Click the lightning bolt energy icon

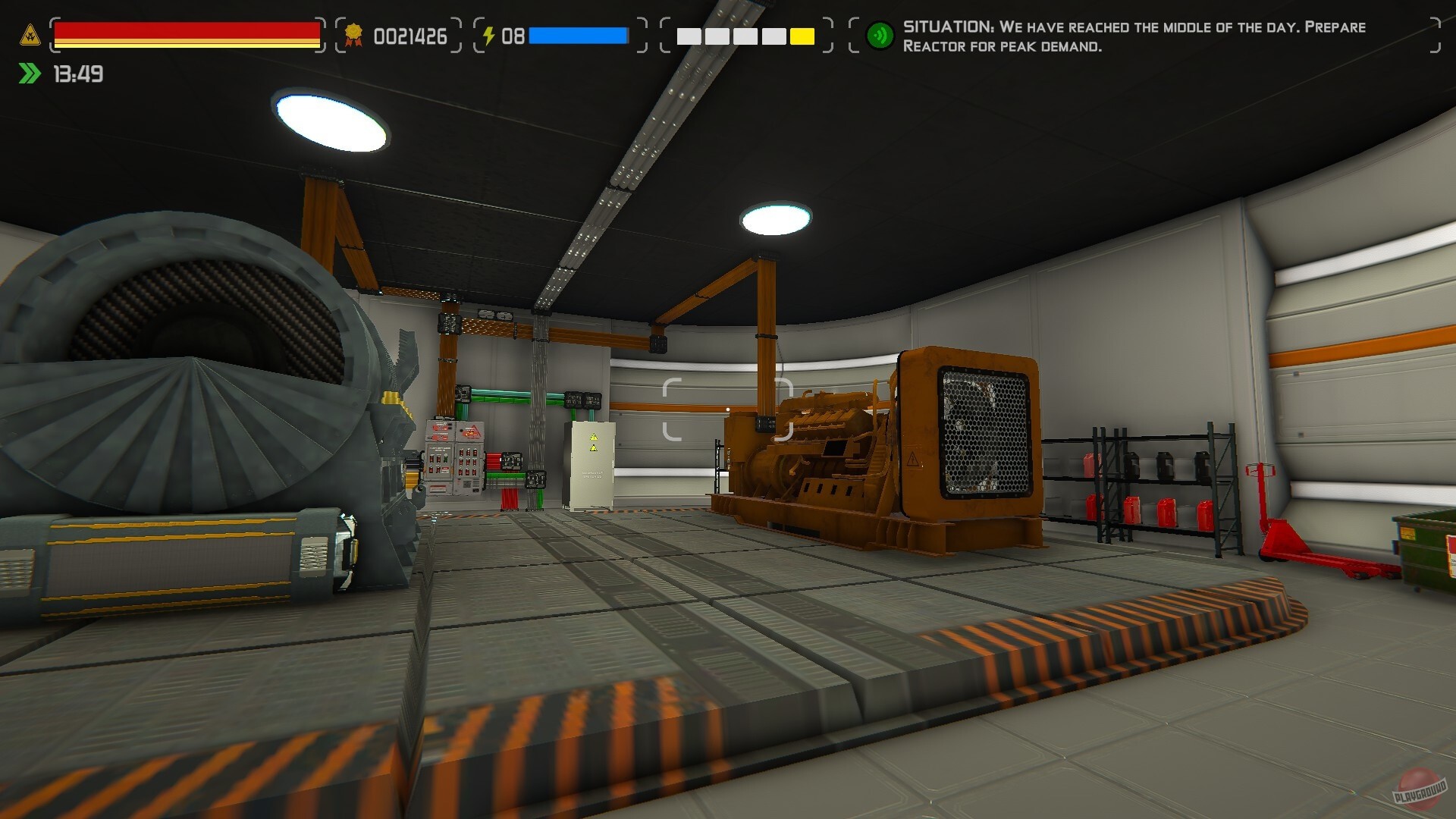coord(489,34)
